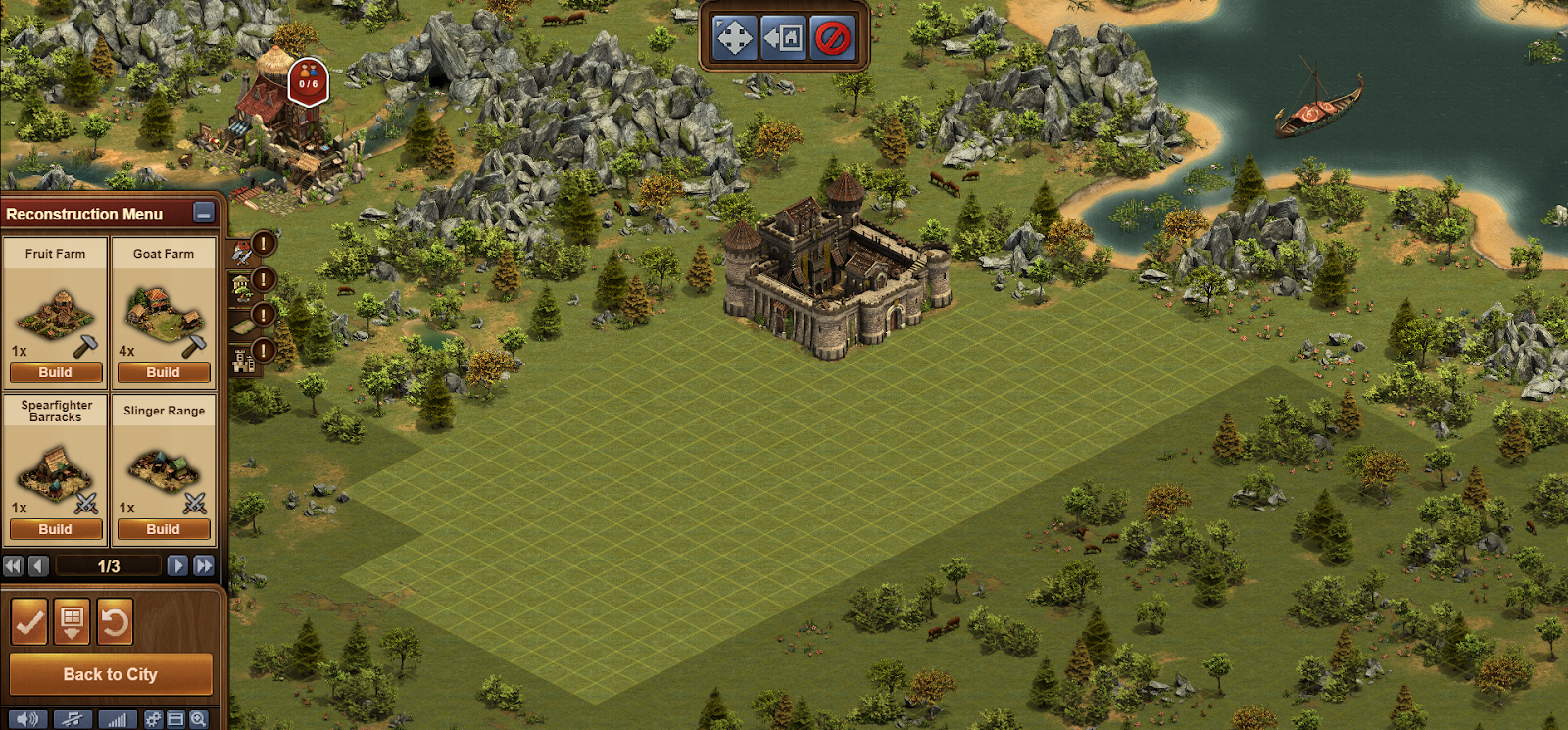Go to next page of buildings
The height and width of the screenshot is (730, 1568).
[177, 565]
